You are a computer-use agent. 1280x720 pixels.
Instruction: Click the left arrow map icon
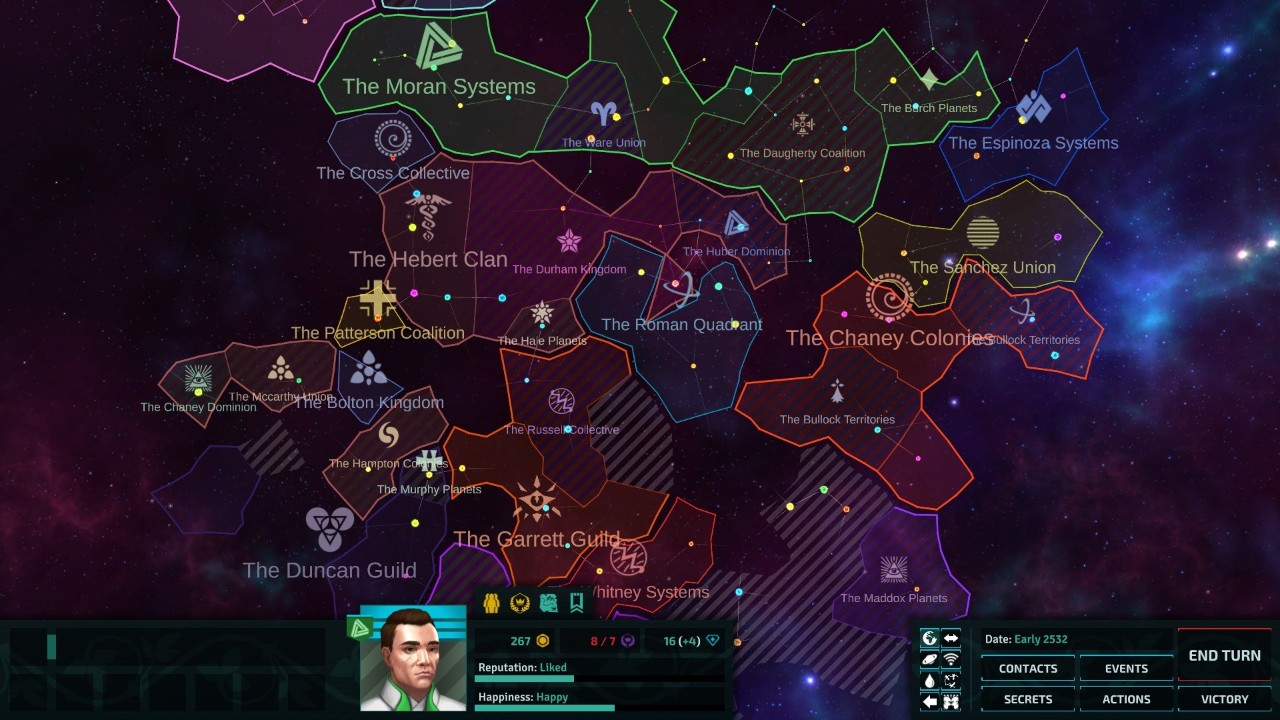(930, 701)
